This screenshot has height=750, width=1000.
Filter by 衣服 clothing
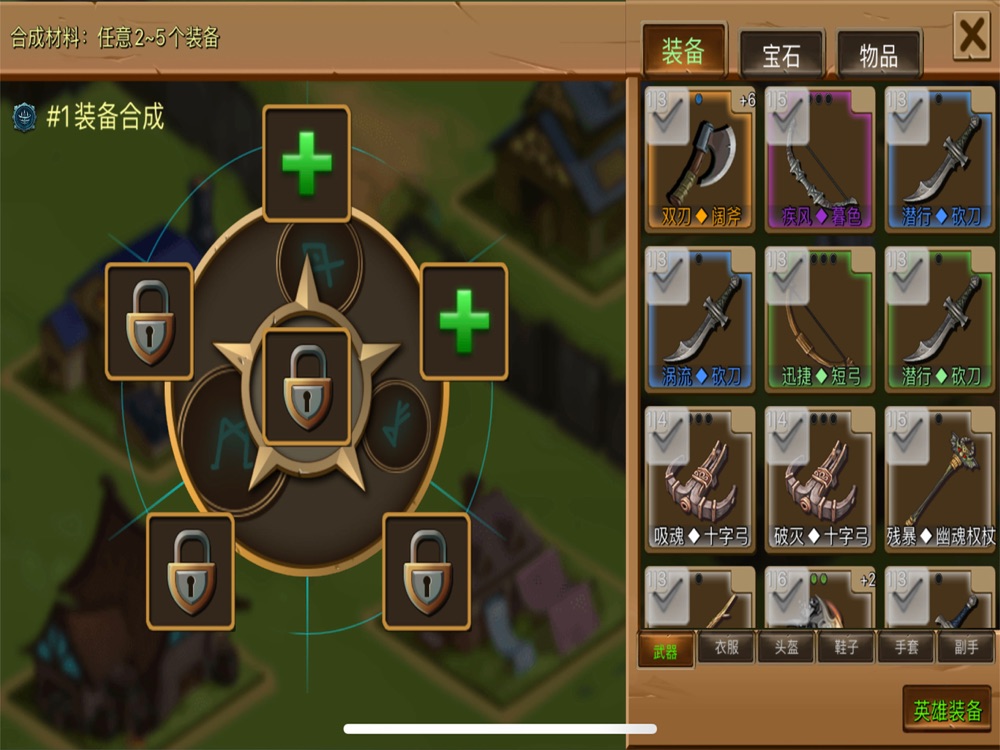click(726, 648)
